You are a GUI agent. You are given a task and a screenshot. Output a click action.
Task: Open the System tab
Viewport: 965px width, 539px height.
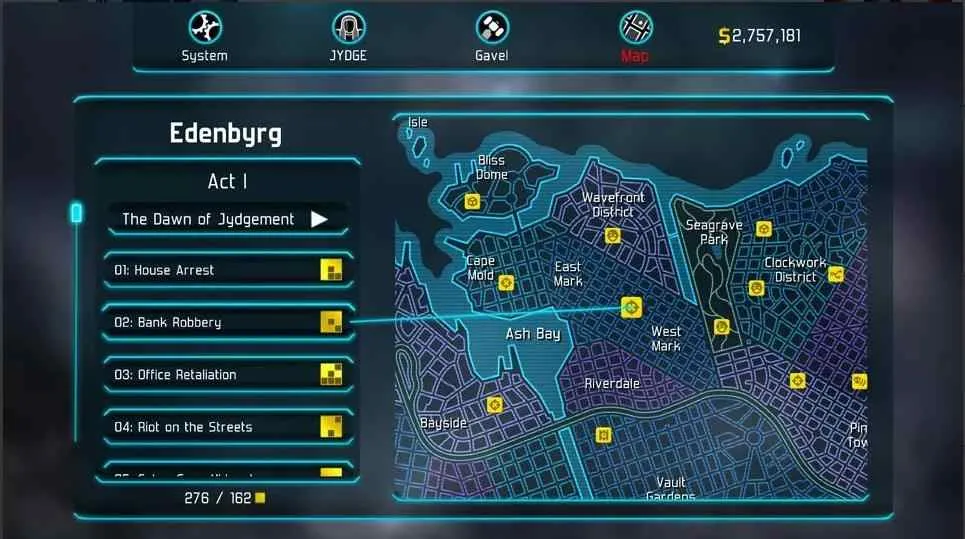(x=204, y=36)
